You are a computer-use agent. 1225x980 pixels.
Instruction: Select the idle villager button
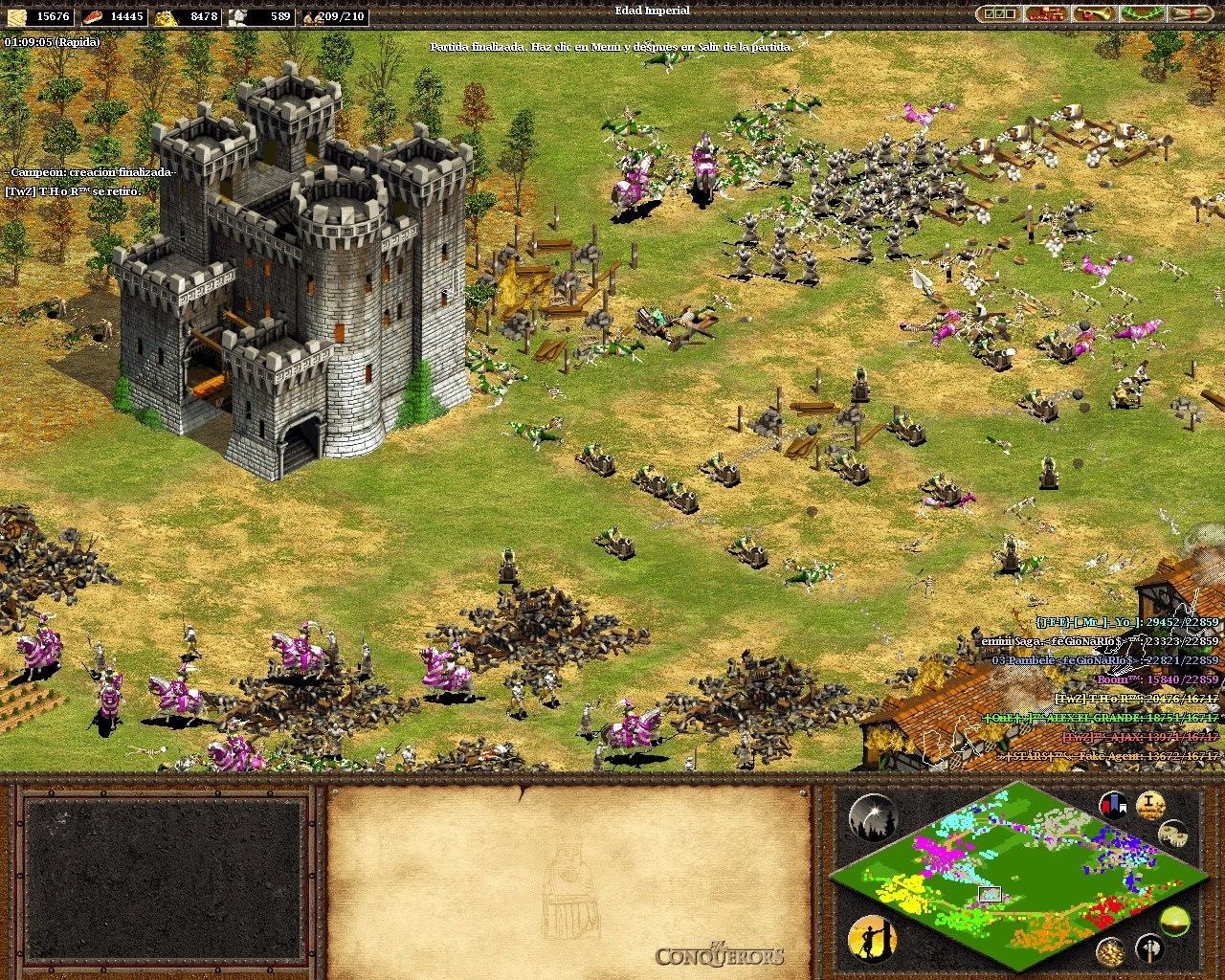pyautogui.click(x=872, y=938)
